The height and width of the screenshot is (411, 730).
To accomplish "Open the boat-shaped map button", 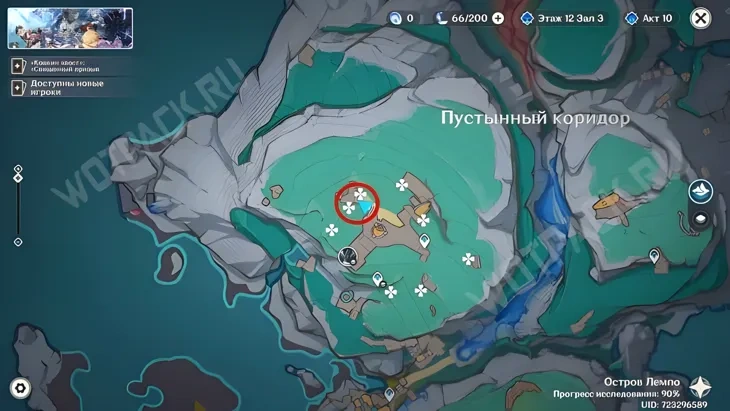I will pyautogui.click(x=701, y=191).
